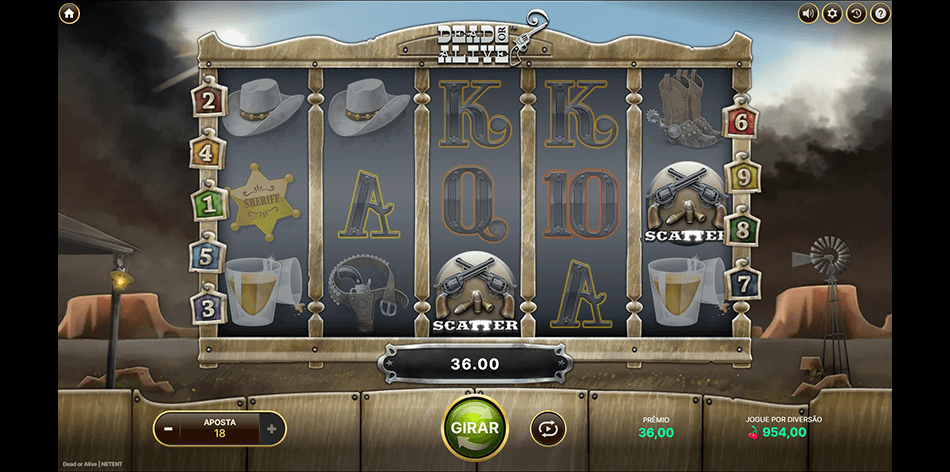
Task: Go to the home screen
Action: (69, 14)
